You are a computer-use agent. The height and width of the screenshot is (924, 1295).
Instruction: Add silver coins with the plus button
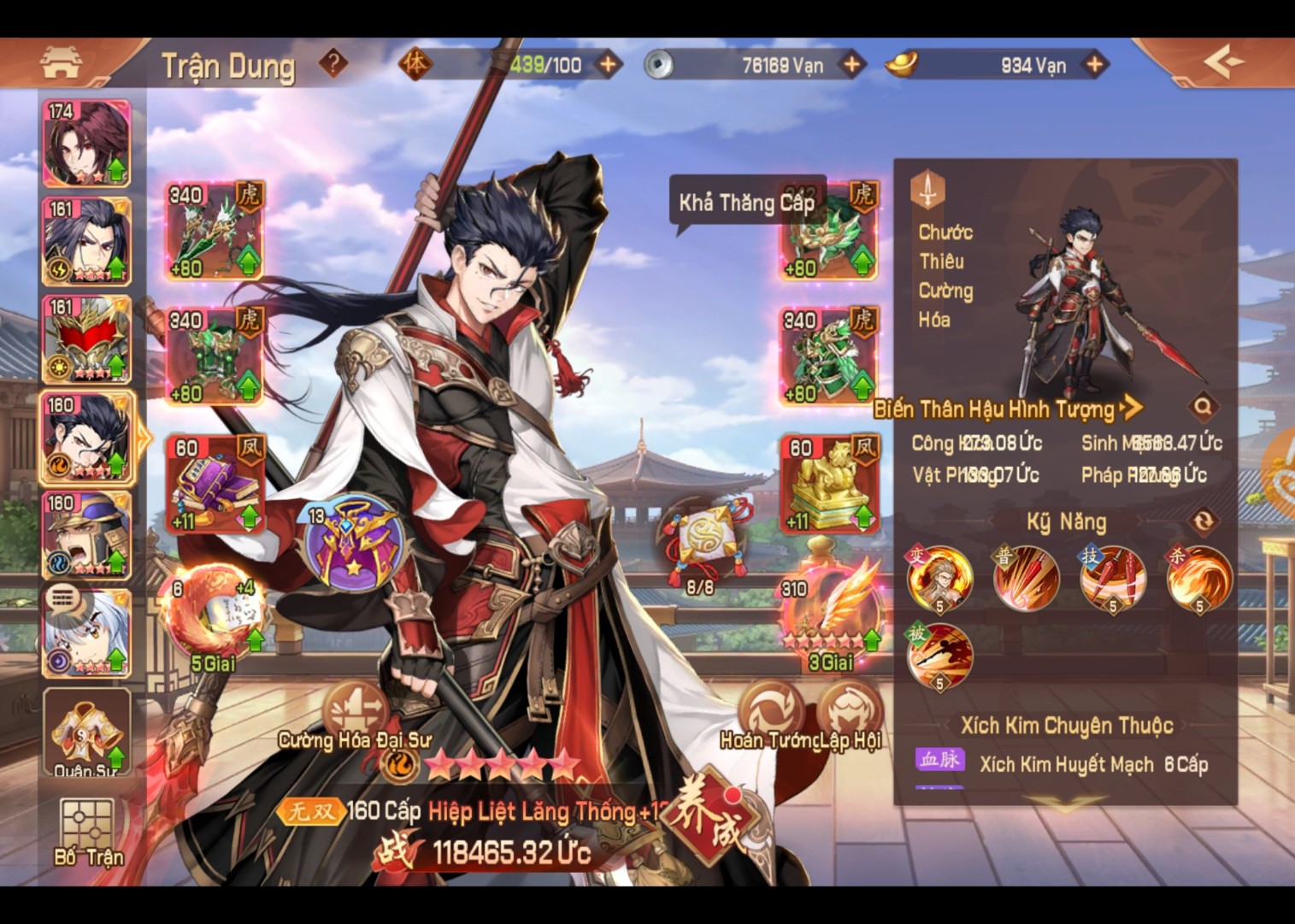852,64
